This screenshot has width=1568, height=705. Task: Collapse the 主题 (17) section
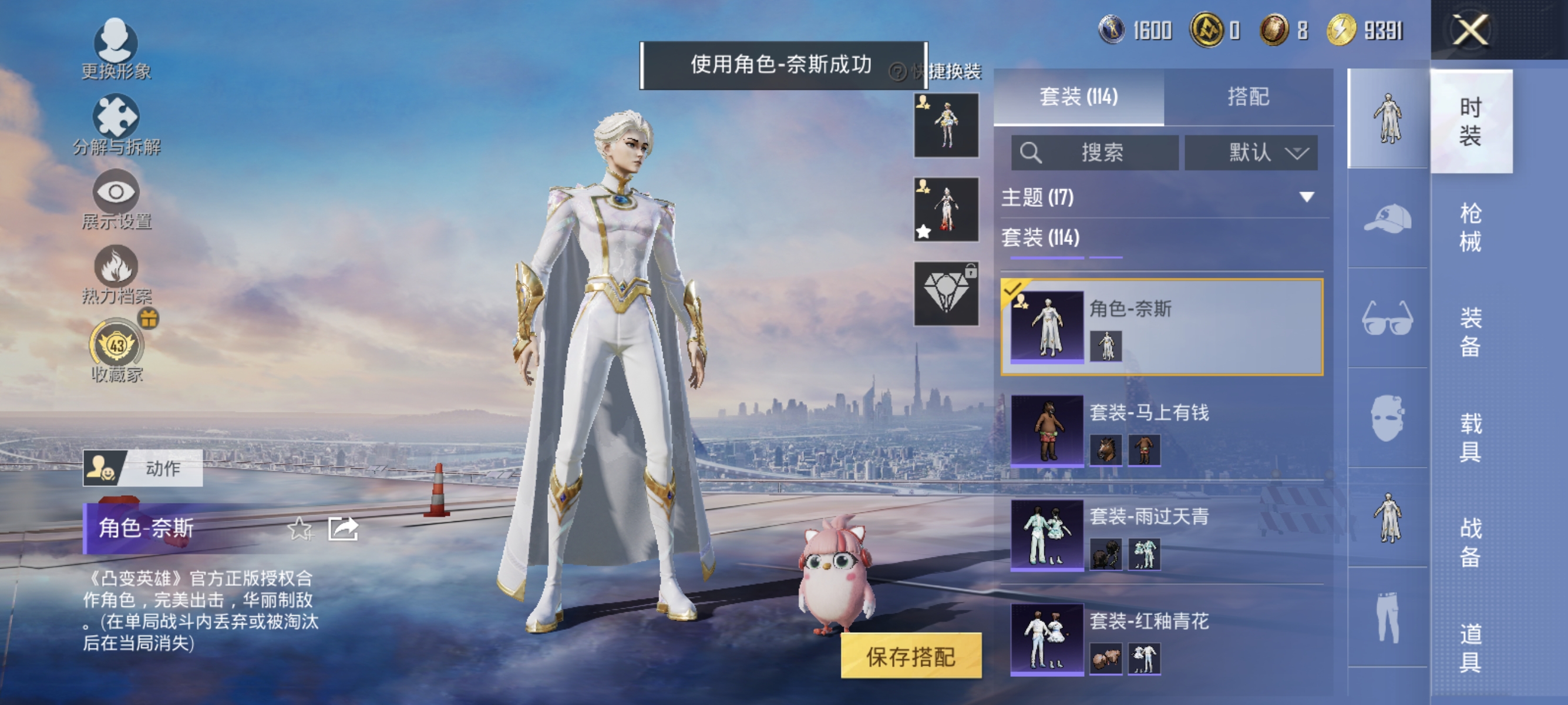1305,197
